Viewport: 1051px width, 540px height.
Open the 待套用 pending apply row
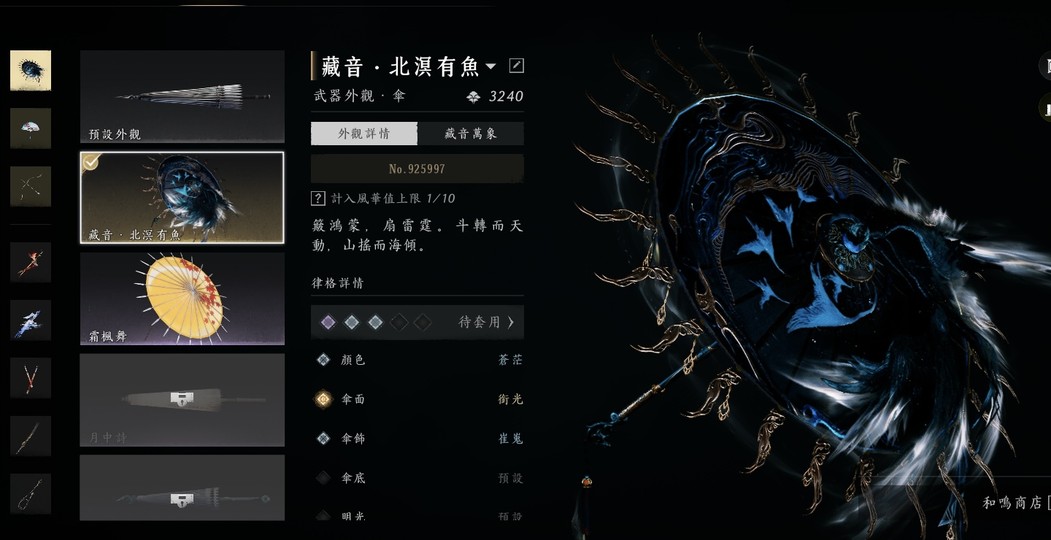coord(417,322)
